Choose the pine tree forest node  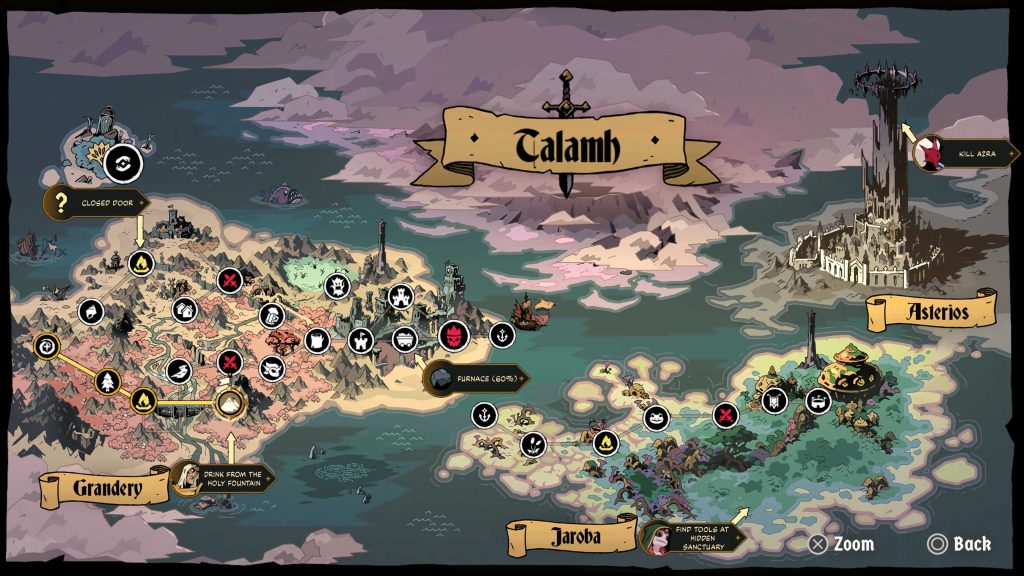click(x=108, y=380)
